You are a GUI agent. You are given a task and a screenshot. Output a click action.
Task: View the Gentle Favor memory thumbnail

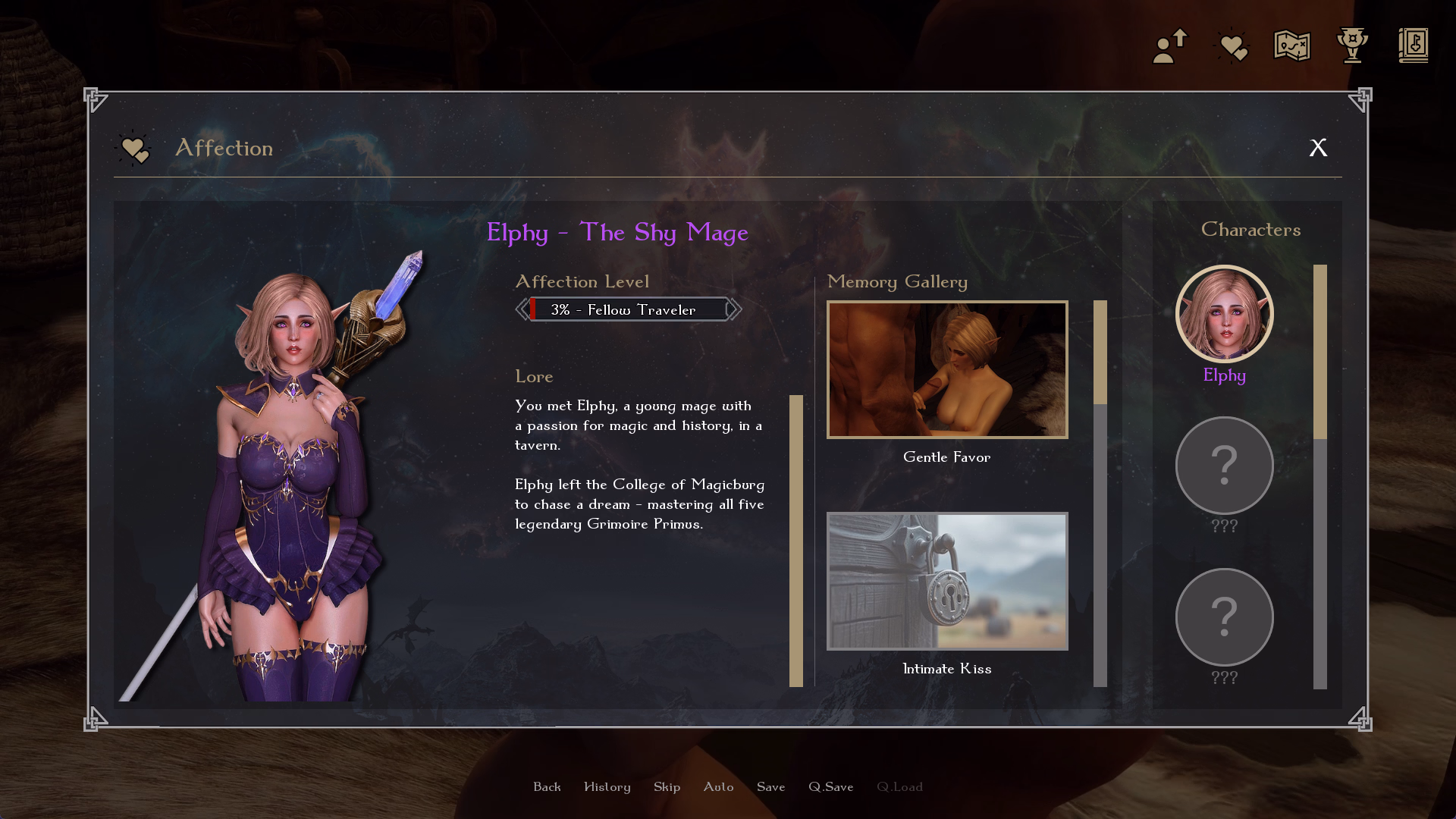[947, 370]
